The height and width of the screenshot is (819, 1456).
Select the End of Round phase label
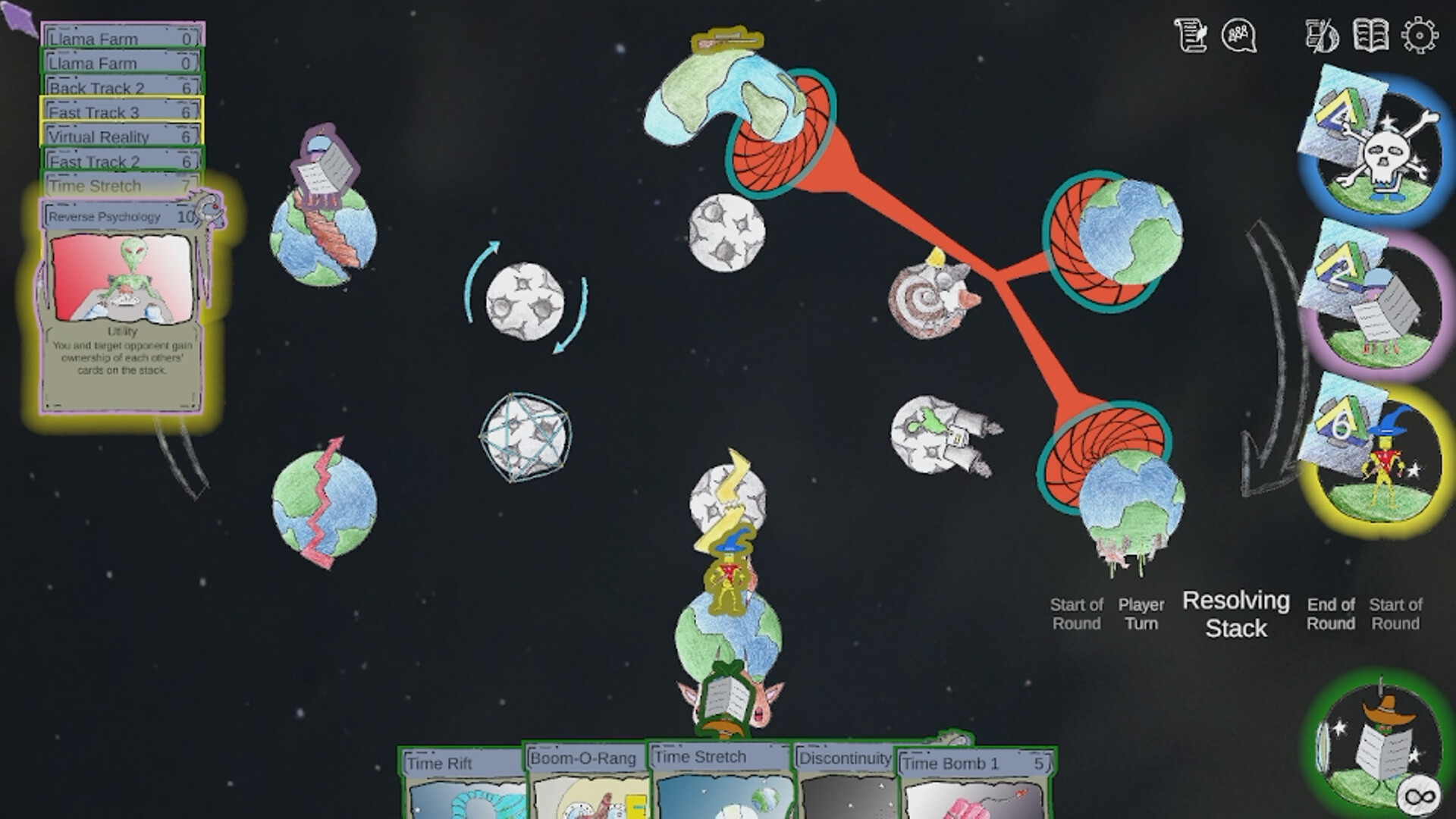1332,614
